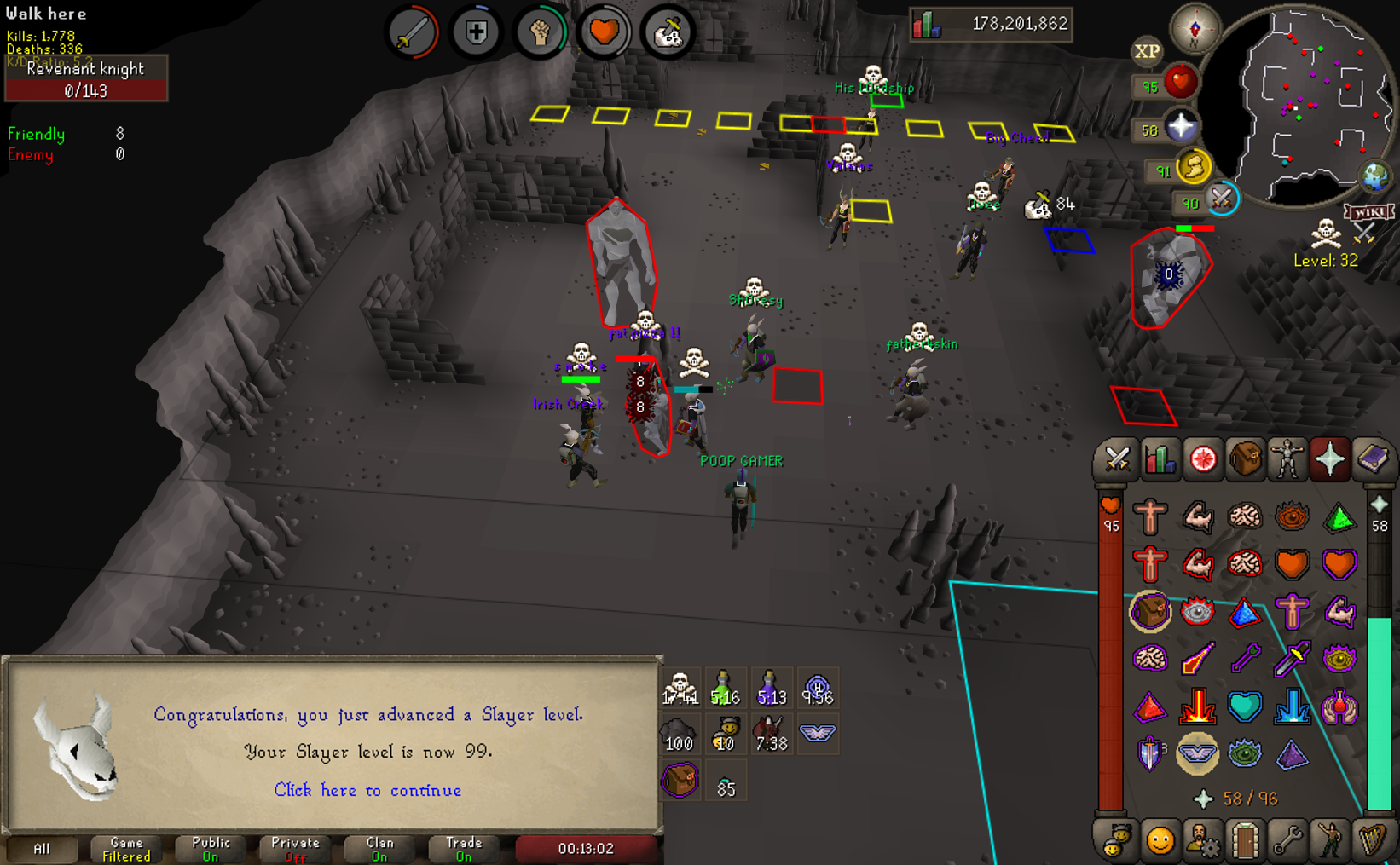The width and height of the screenshot is (1400, 865).
Task: Open the Worn Equipment tab
Action: 1287,459
